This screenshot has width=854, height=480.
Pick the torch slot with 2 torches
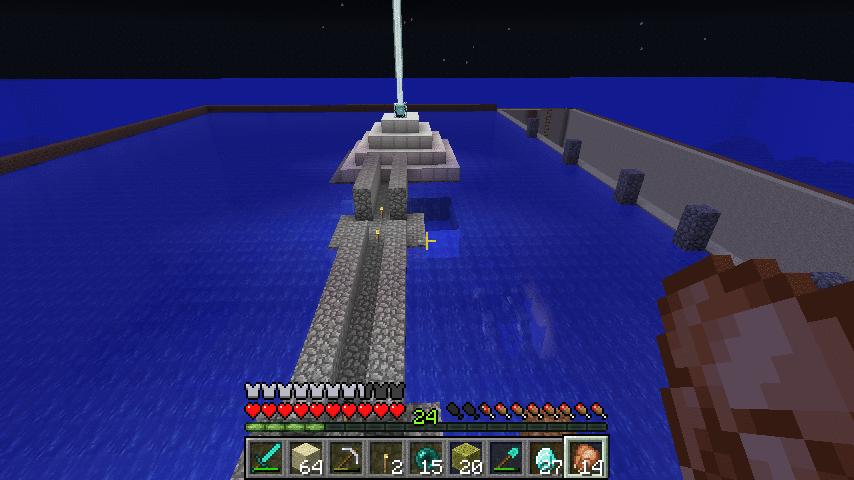pyautogui.click(x=387, y=458)
